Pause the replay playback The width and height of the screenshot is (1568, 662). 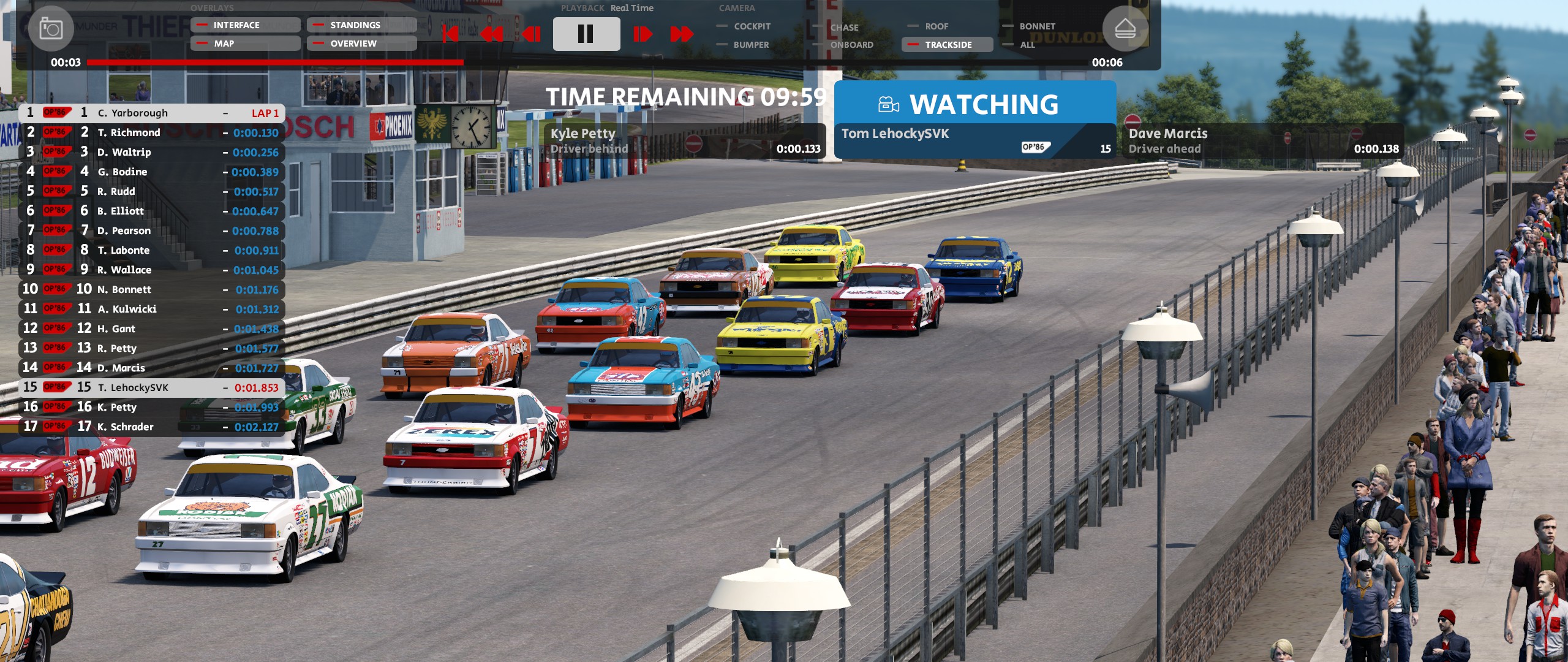(586, 34)
